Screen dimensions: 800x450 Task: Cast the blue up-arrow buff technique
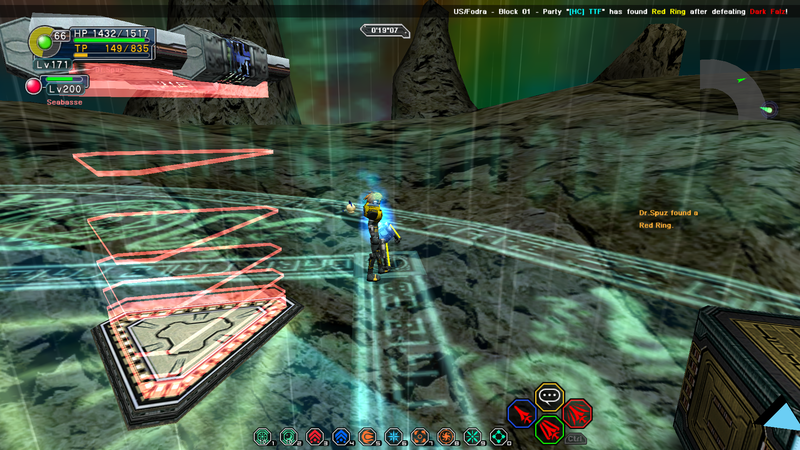click(341, 436)
